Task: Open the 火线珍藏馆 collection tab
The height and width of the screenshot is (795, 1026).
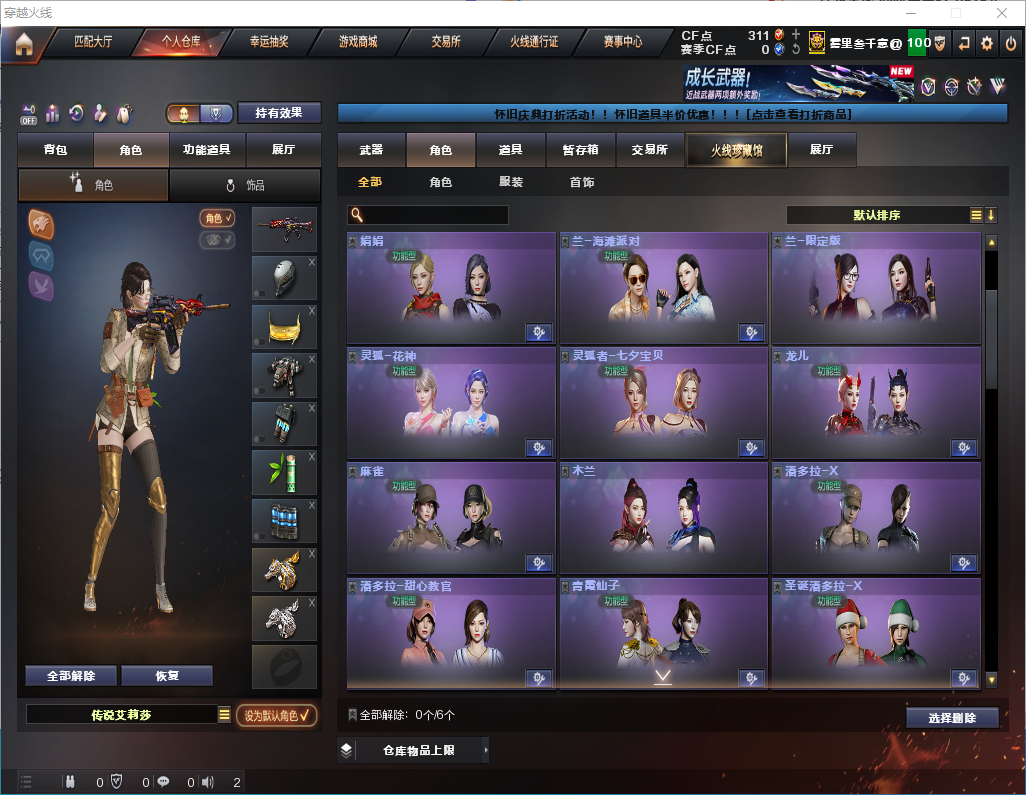Action: (x=736, y=150)
